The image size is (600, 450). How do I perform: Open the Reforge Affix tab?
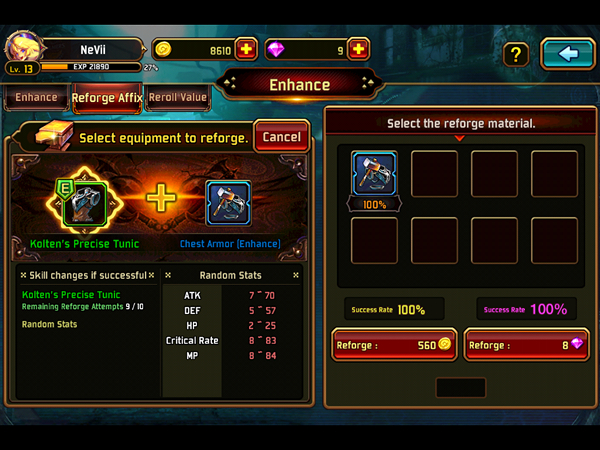(x=107, y=98)
